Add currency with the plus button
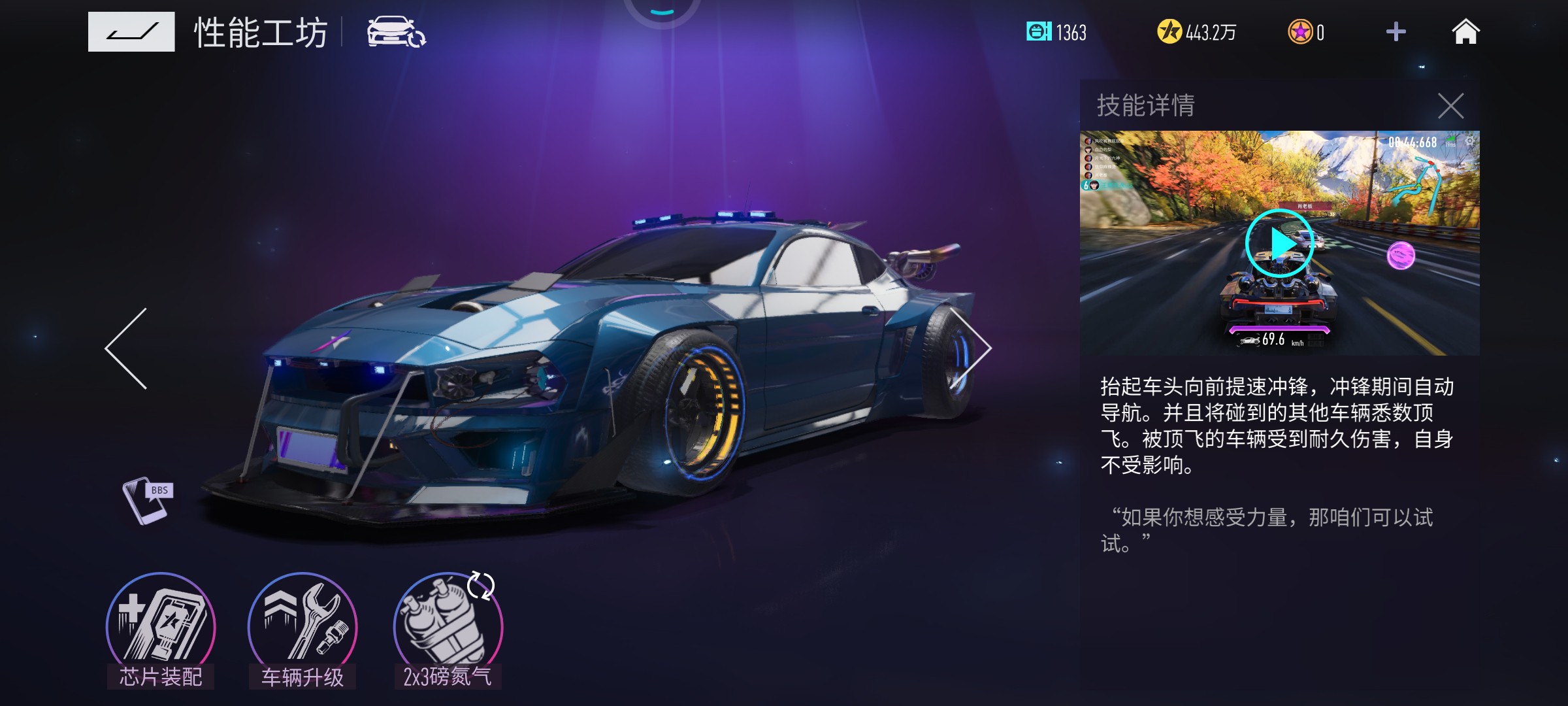The image size is (1568, 706). 1396,32
